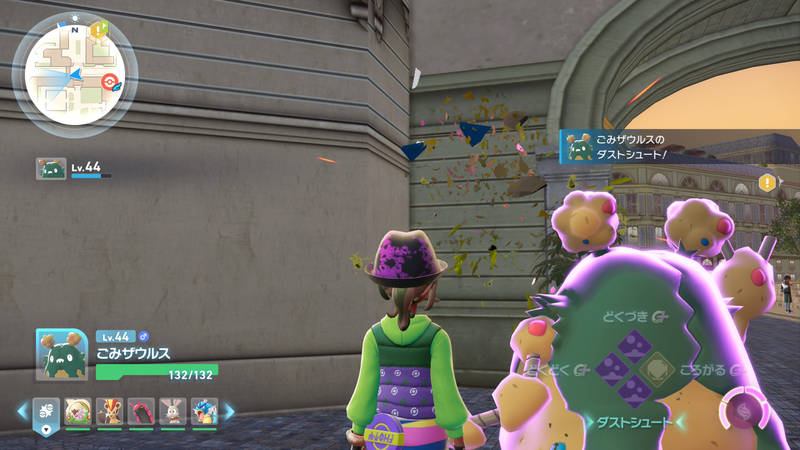Cycle party bar with left arrow
800x450 pixels.
(22, 411)
